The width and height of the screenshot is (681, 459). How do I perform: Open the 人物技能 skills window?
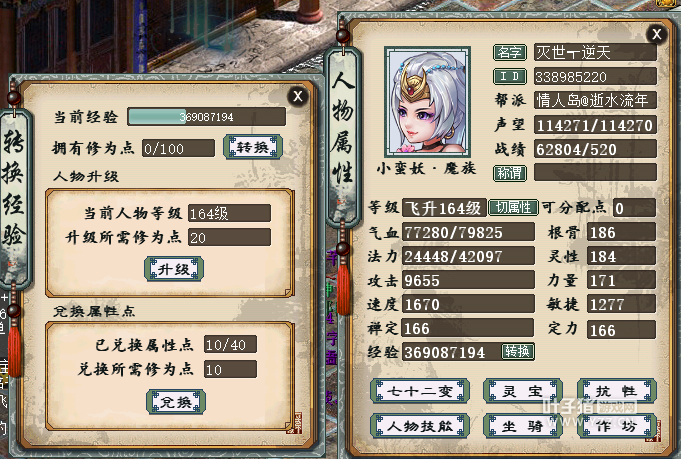point(407,426)
